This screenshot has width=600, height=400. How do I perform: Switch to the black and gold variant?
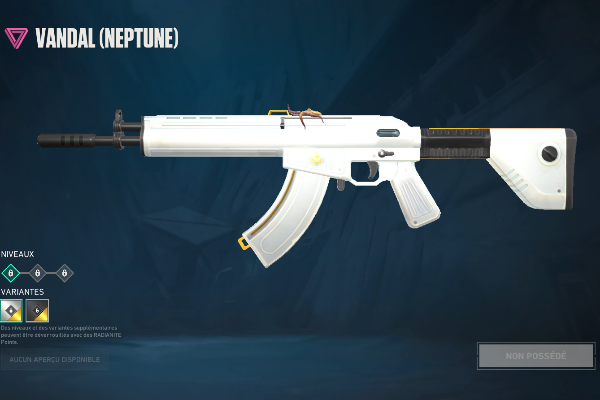click(37, 310)
